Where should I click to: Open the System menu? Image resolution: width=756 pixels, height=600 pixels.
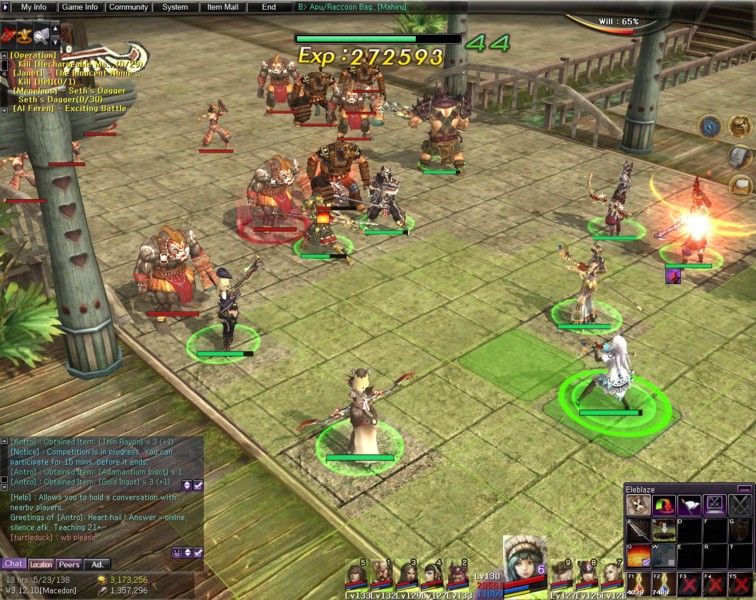[x=175, y=7]
